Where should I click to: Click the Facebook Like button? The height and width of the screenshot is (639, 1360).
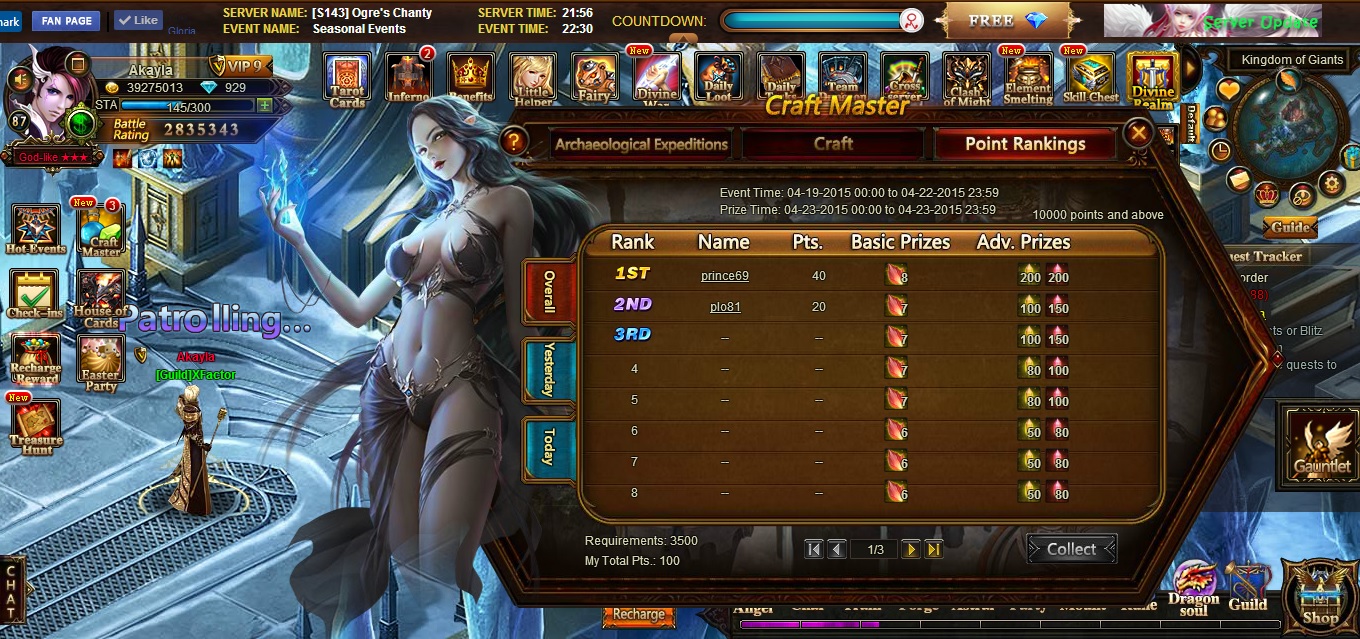point(138,20)
